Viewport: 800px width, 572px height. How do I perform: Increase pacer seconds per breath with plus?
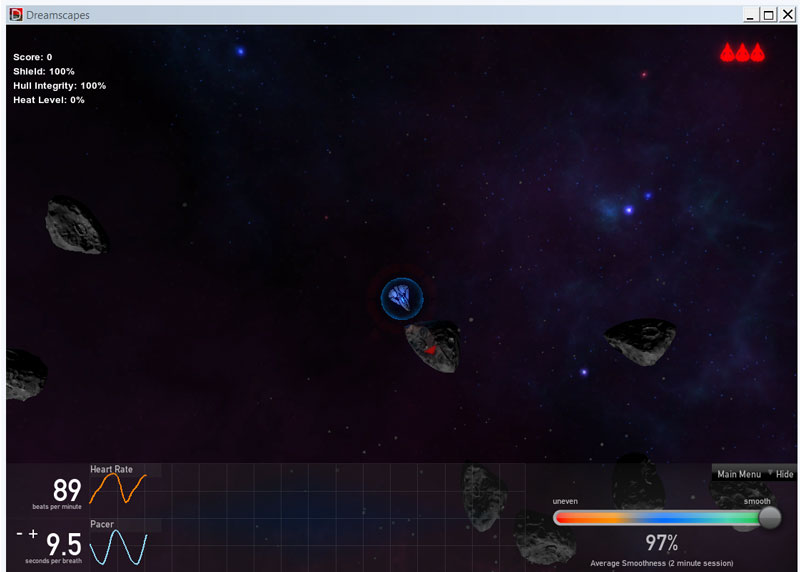(x=34, y=534)
